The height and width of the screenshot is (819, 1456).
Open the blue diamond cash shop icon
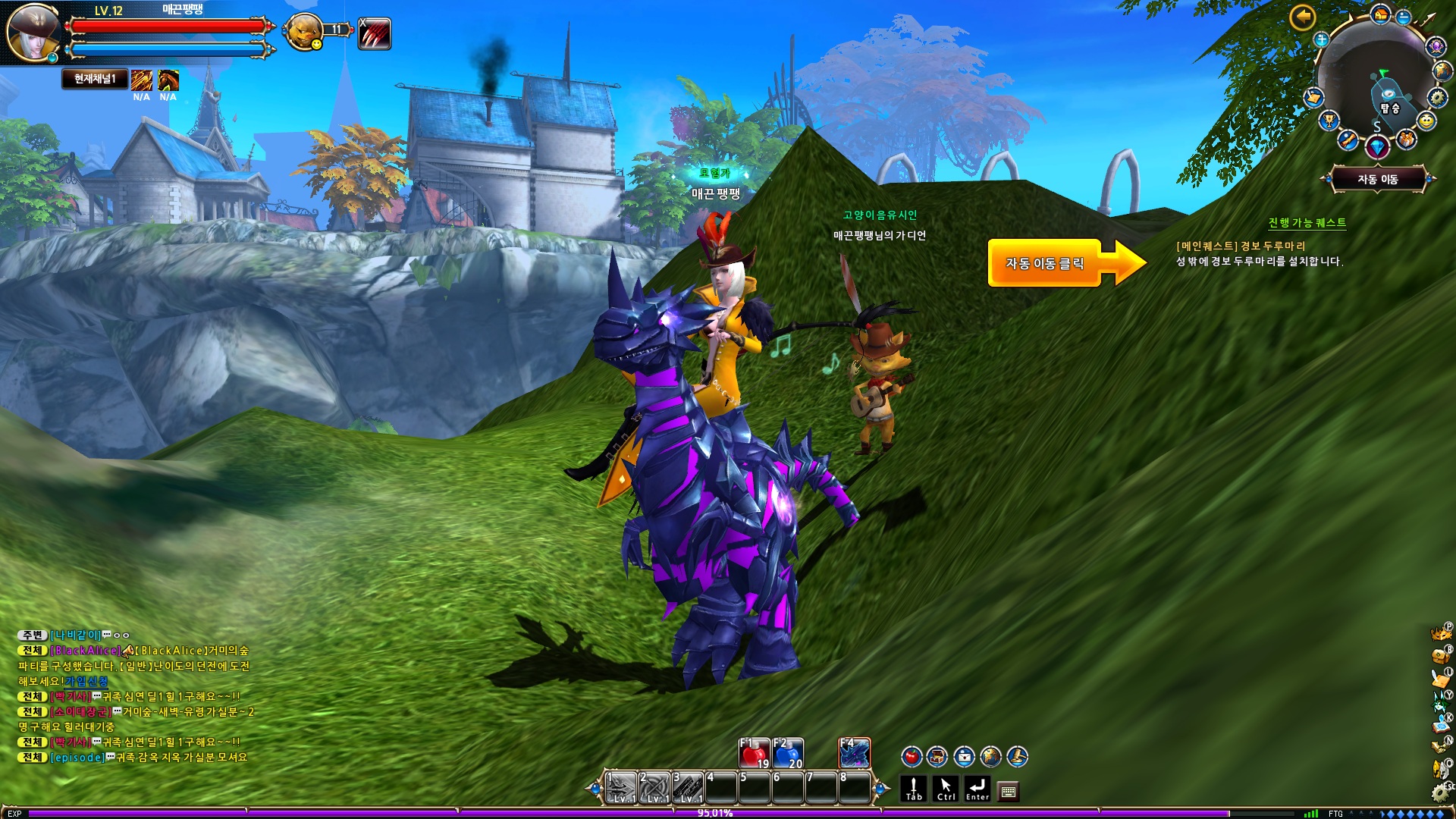(1377, 146)
